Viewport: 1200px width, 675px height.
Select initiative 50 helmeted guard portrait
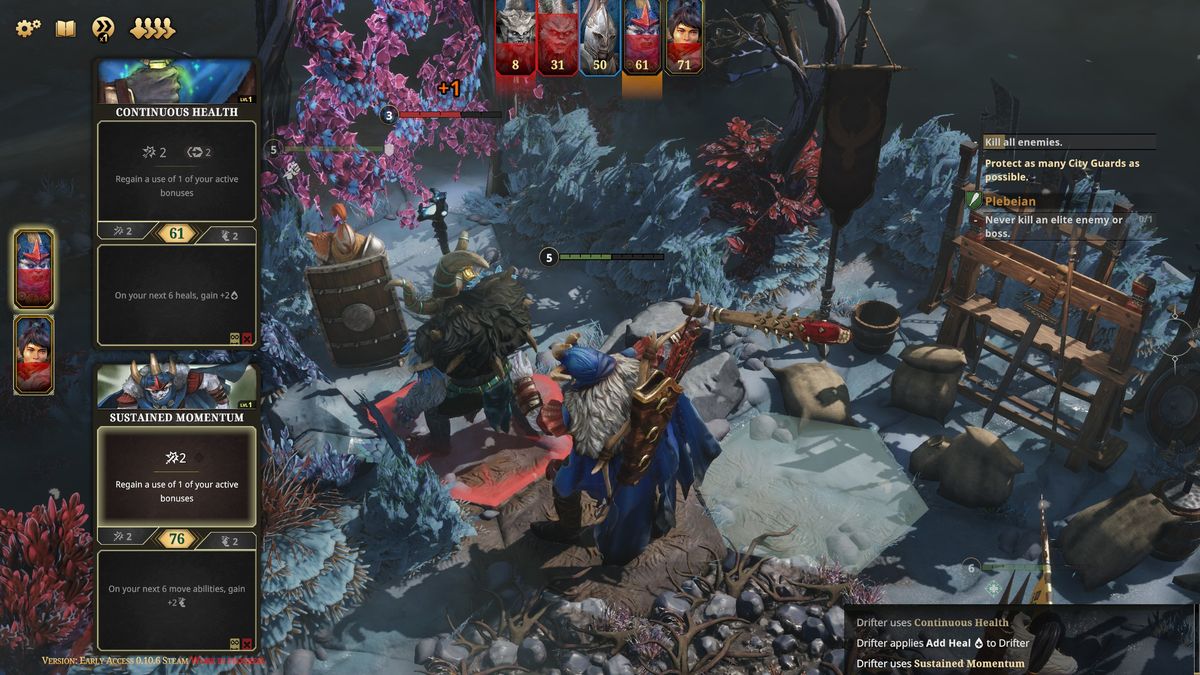pos(600,36)
